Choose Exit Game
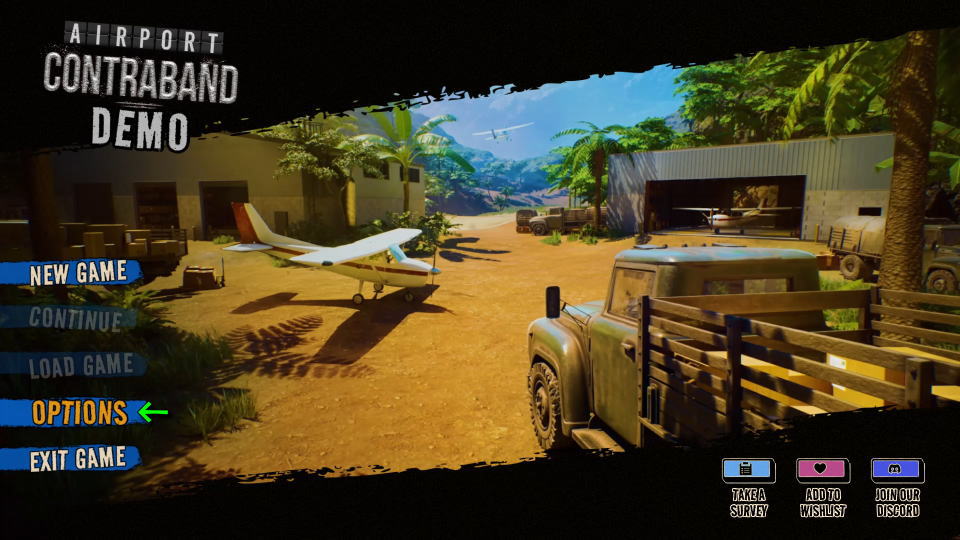The height and width of the screenshot is (540, 960). (x=78, y=459)
